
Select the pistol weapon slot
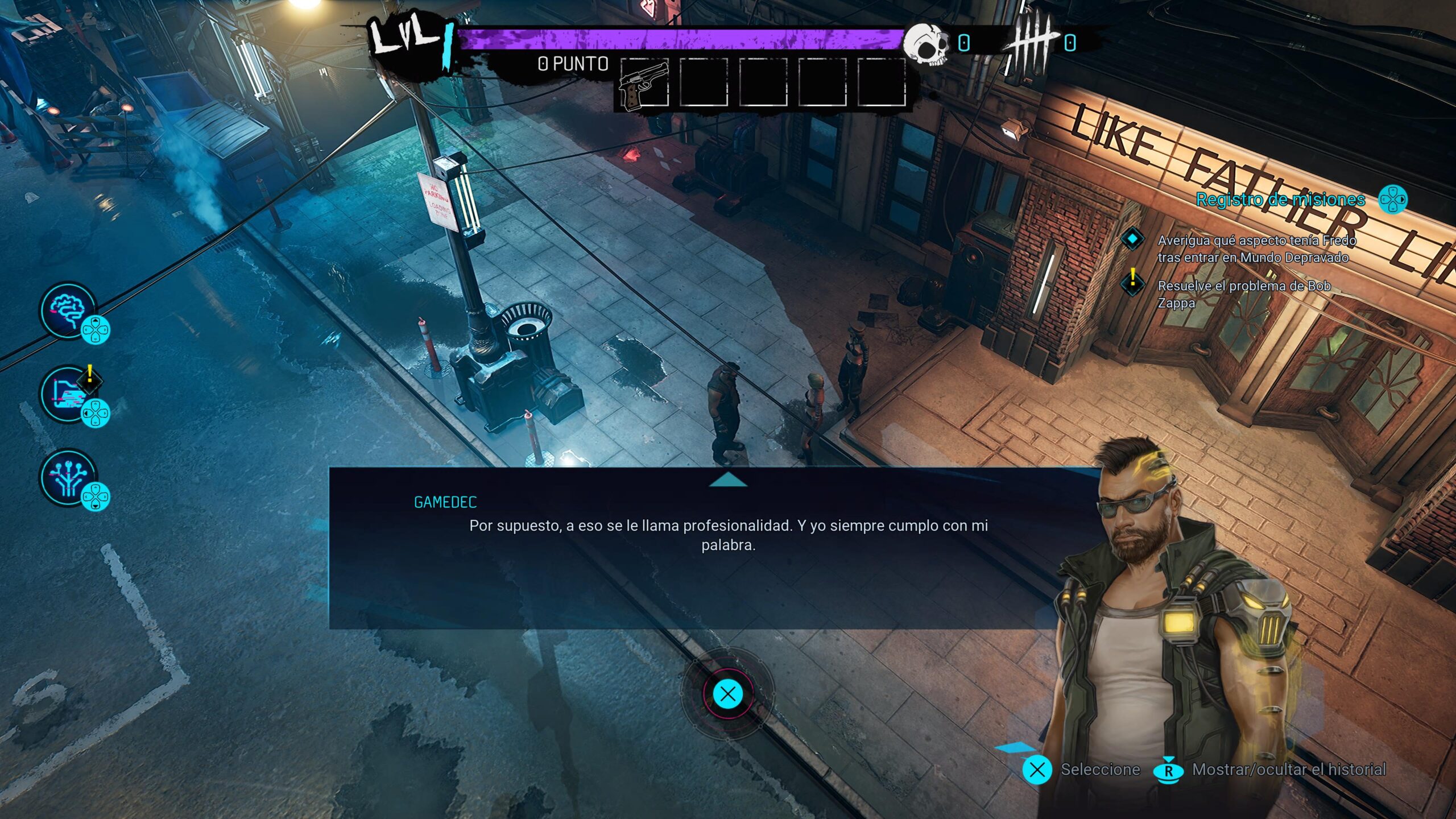tap(644, 83)
